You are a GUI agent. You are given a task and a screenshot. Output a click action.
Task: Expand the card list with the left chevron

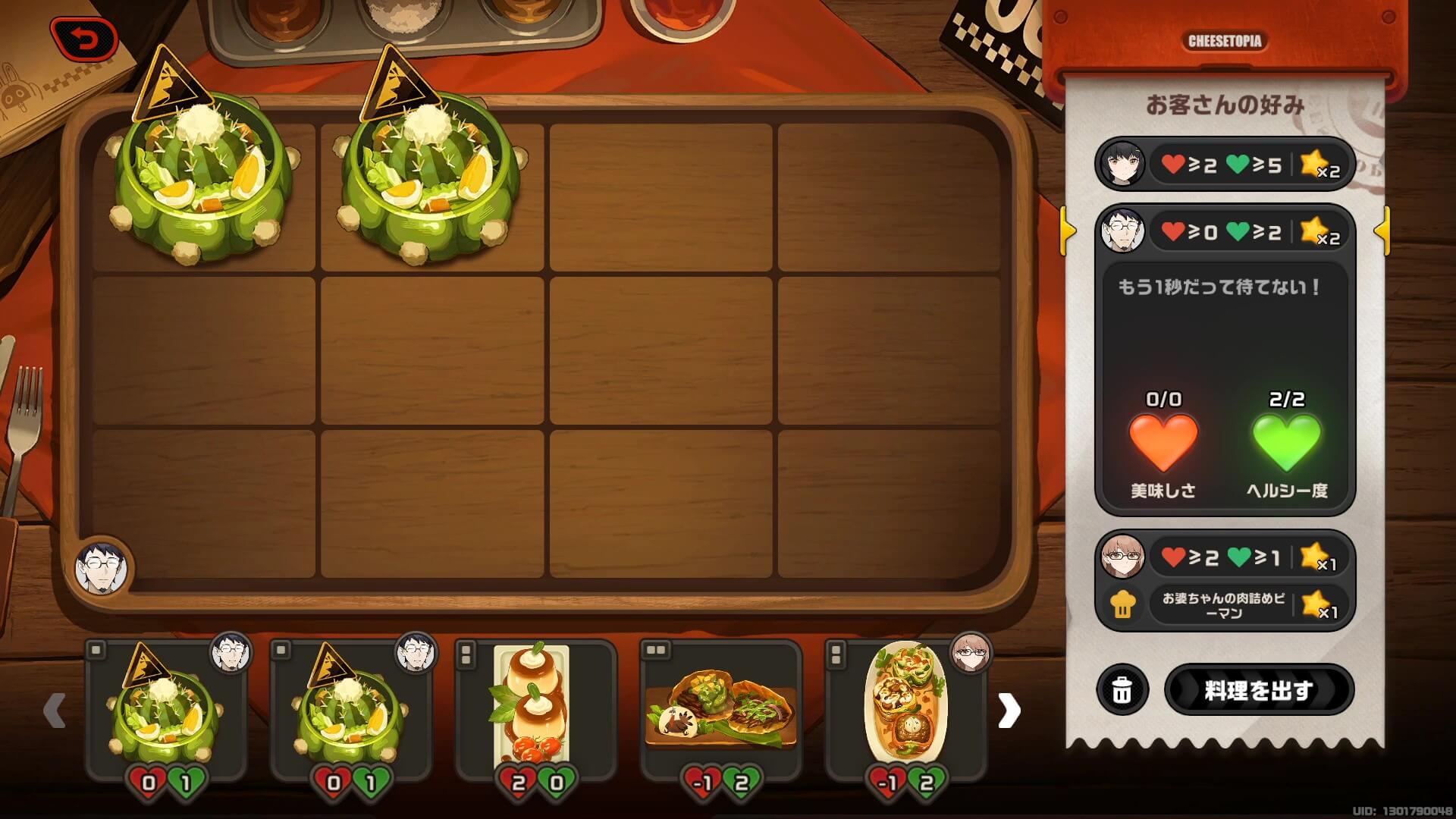[x=53, y=709]
